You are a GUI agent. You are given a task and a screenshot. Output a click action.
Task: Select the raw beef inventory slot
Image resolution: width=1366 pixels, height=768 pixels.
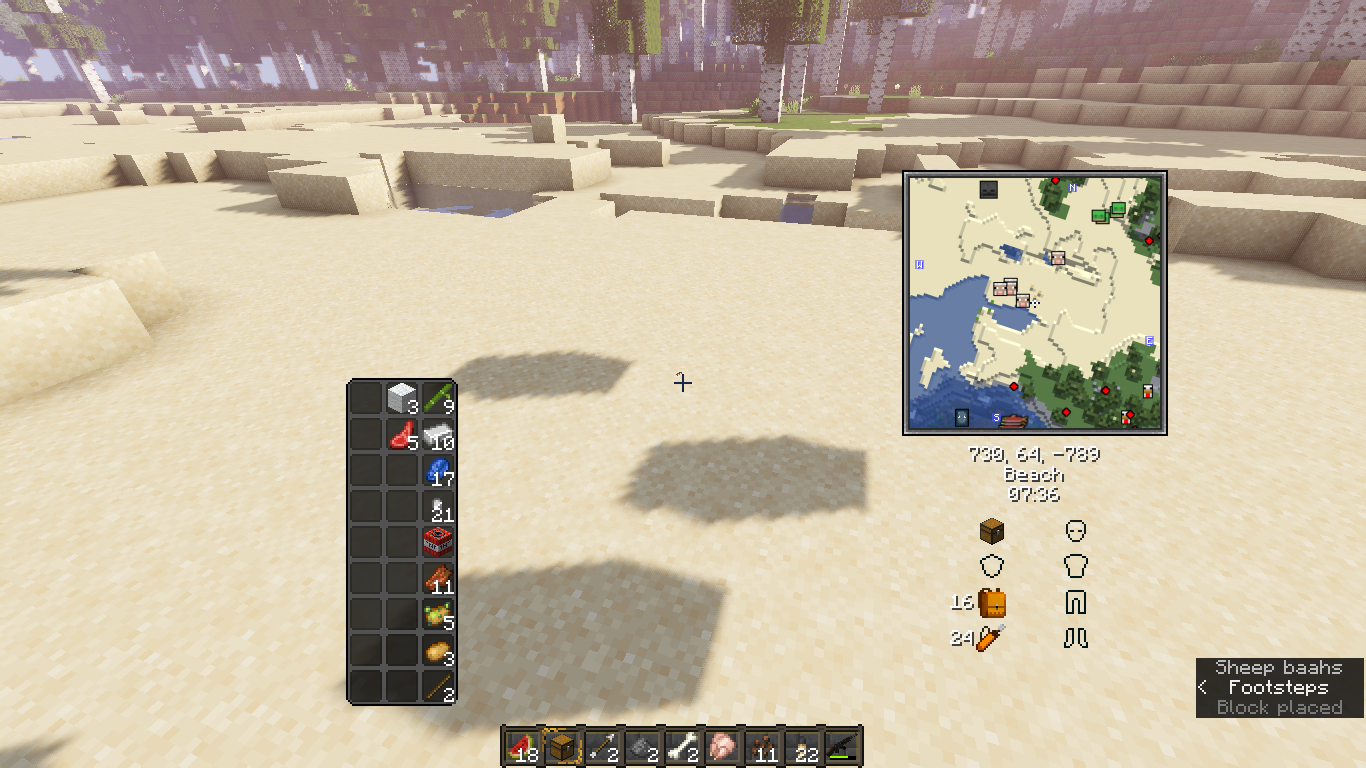(402, 435)
